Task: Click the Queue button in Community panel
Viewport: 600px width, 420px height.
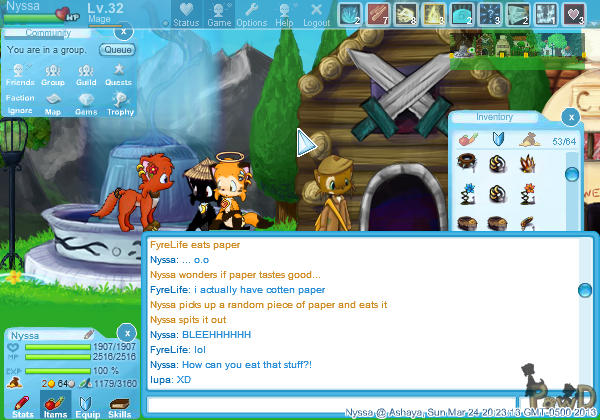Action: [118, 49]
